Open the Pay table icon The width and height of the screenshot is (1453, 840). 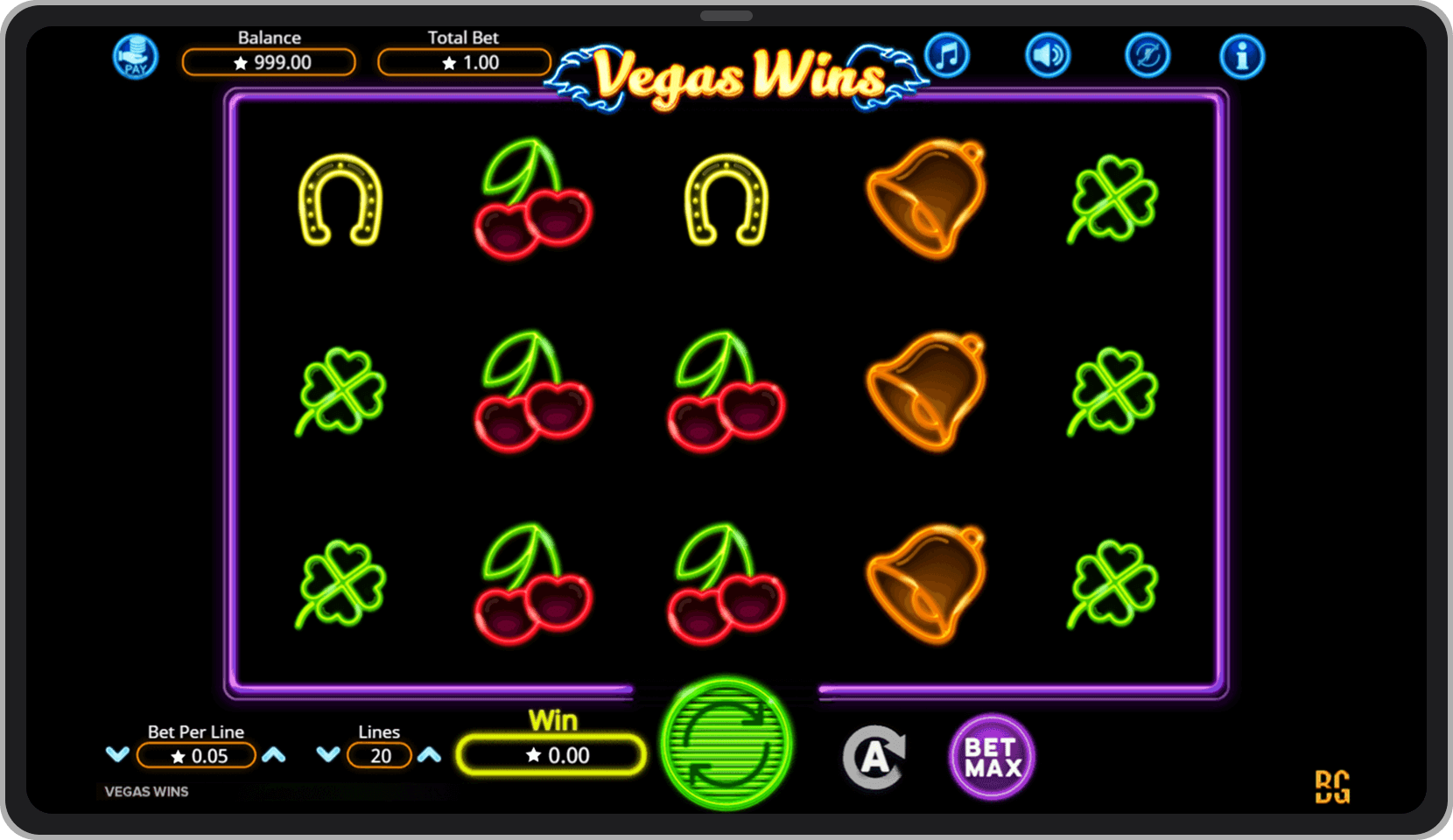pos(135,56)
